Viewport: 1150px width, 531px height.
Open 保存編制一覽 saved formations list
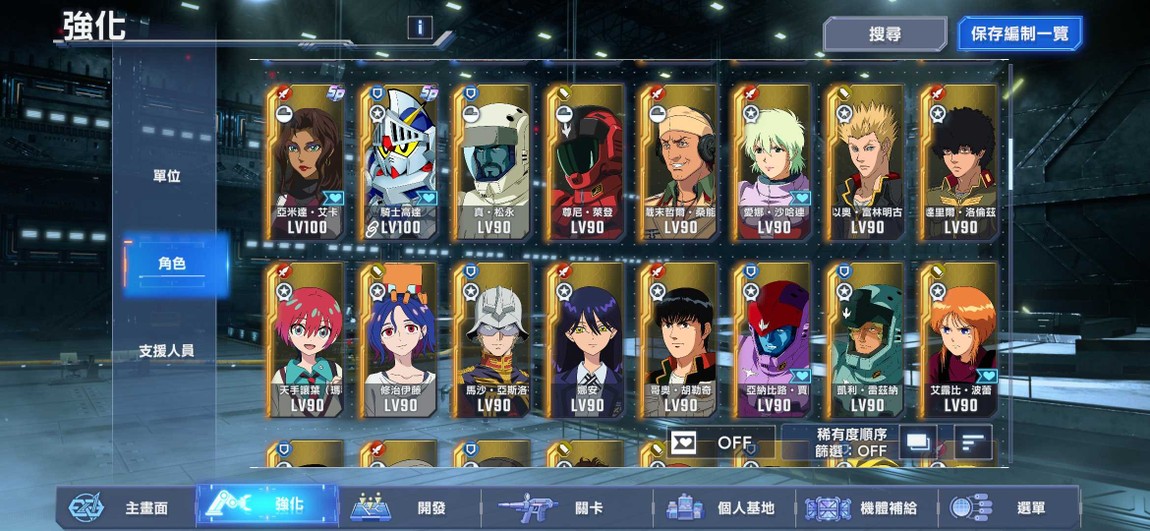coord(1019,34)
